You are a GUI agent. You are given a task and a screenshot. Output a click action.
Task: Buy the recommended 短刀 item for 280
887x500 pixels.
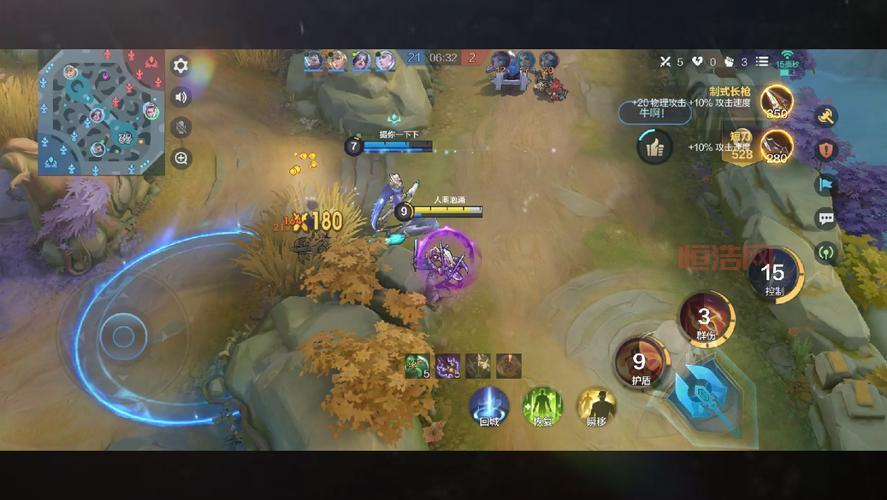(x=776, y=146)
